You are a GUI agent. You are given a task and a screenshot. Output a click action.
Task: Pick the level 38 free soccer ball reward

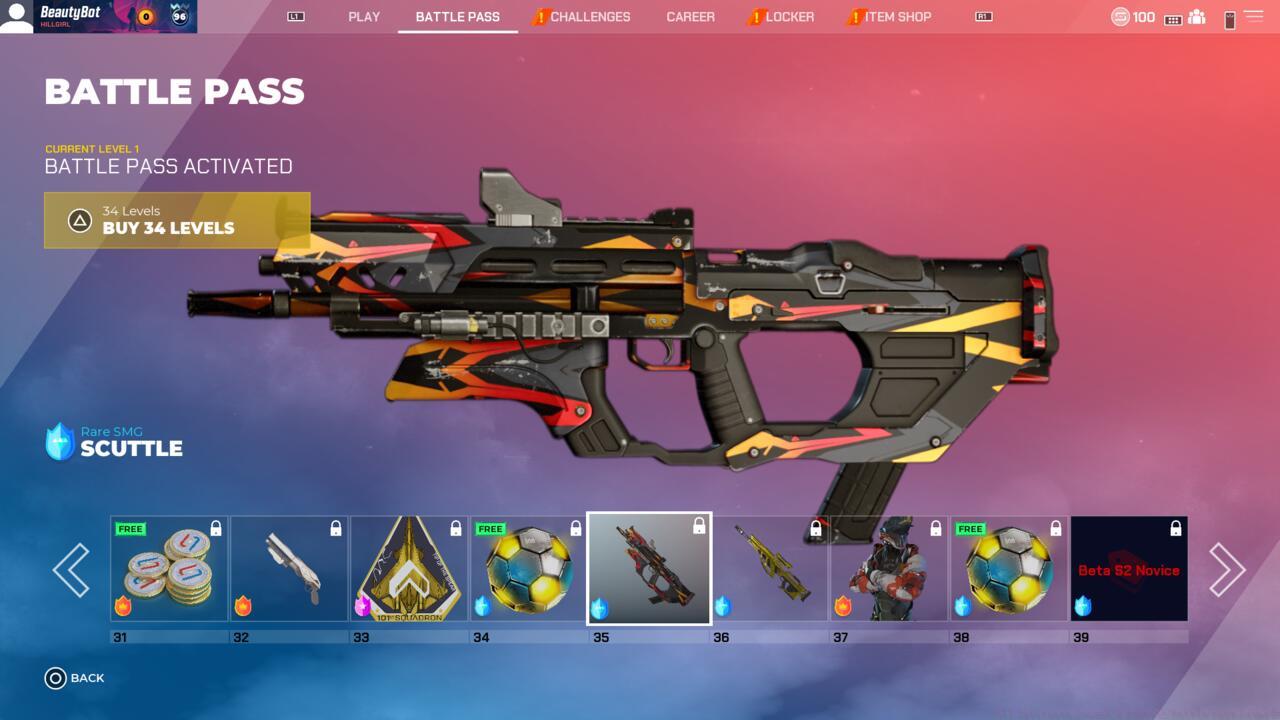tap(1009, 569)
